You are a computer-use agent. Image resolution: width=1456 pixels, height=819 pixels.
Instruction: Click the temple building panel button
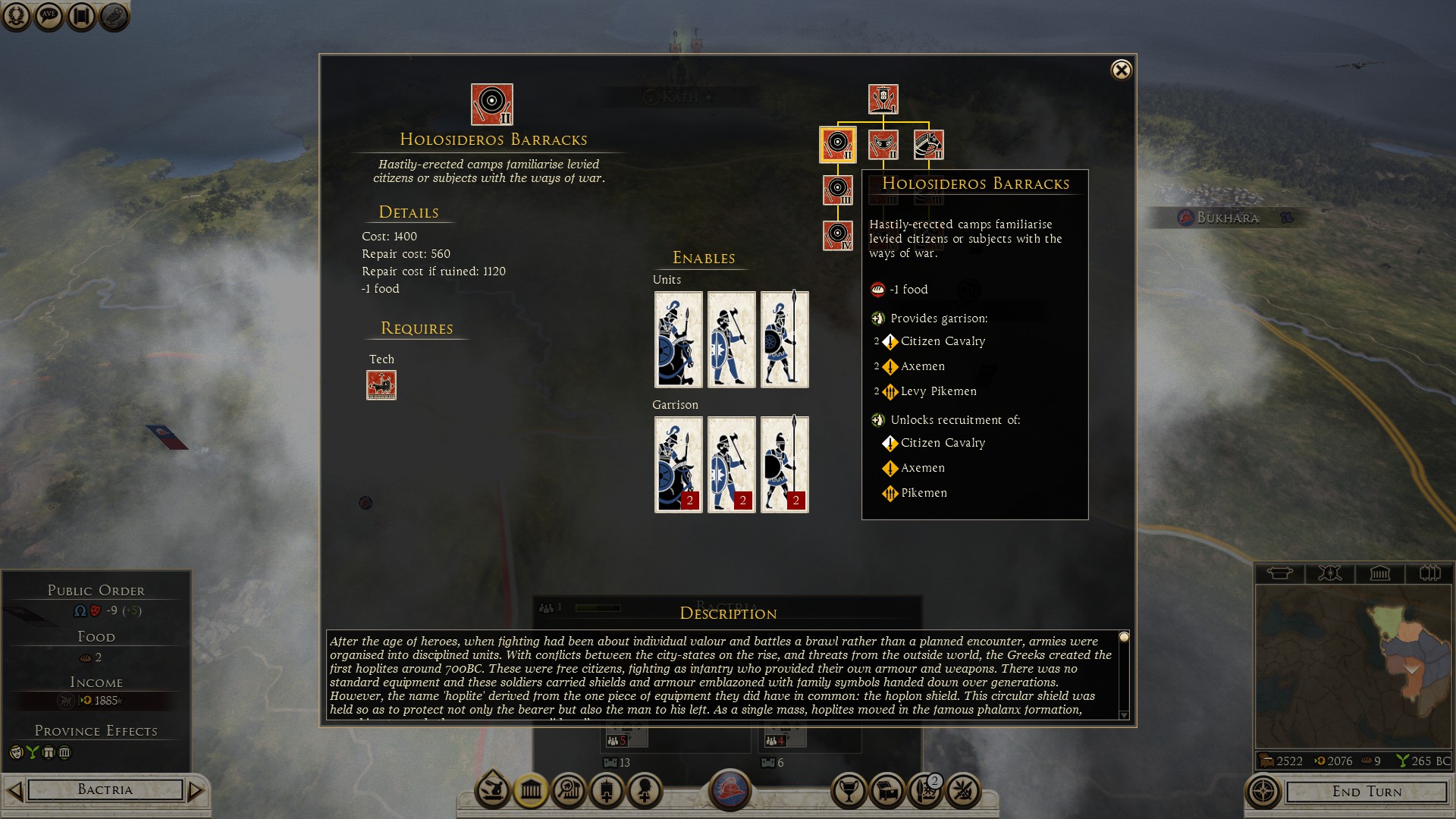(x=531, y=791)
